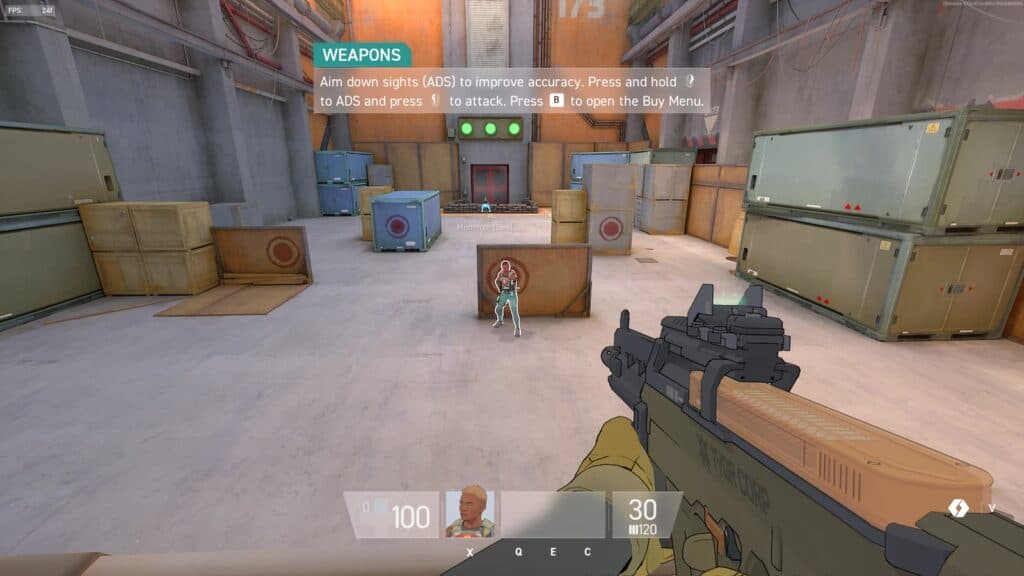Select the white hexagon icon beside V
This screenshot has height=576, width=1024.
tap(958, 508)
